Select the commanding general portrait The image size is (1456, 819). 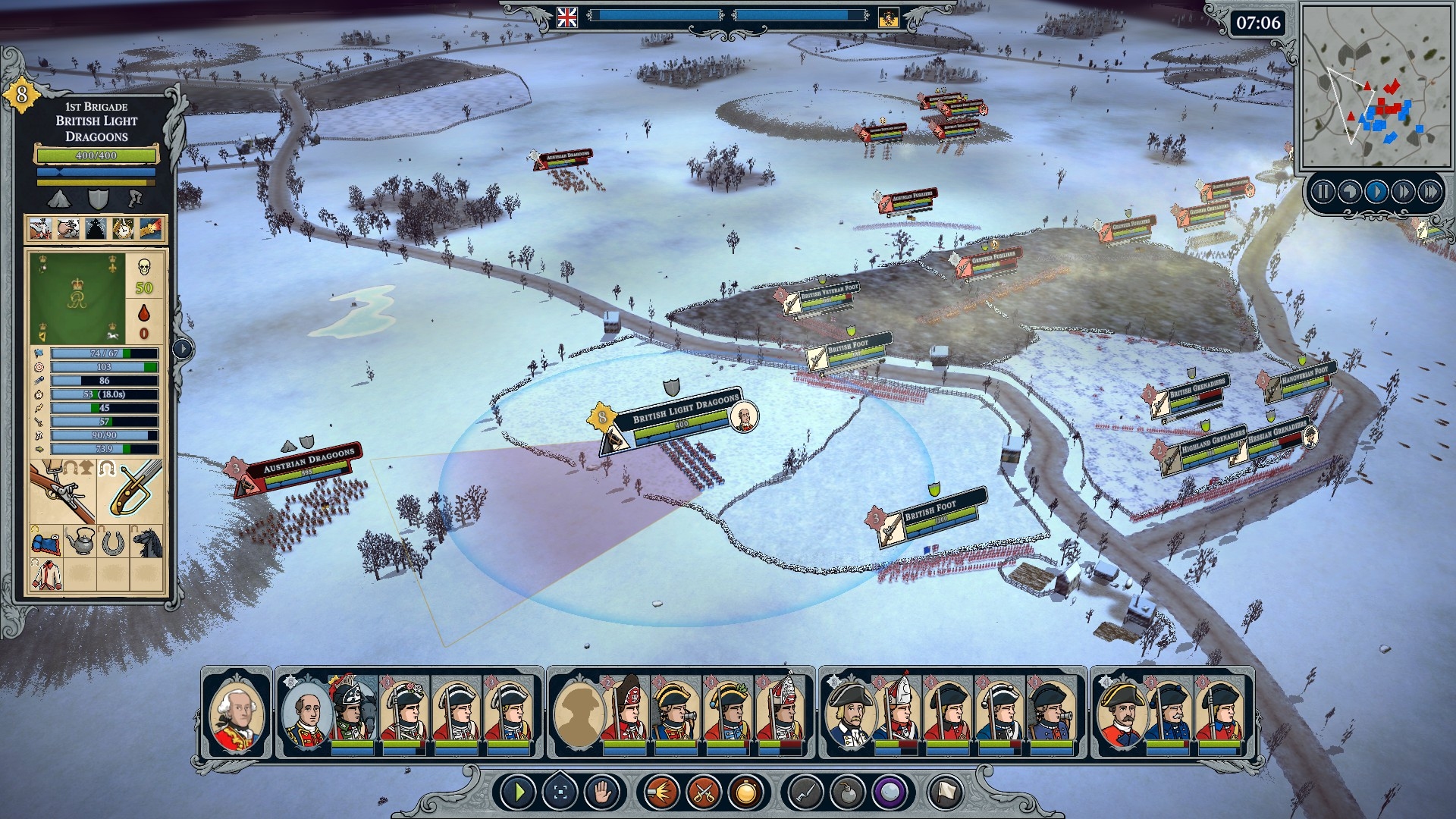click(x=237, y=713)
